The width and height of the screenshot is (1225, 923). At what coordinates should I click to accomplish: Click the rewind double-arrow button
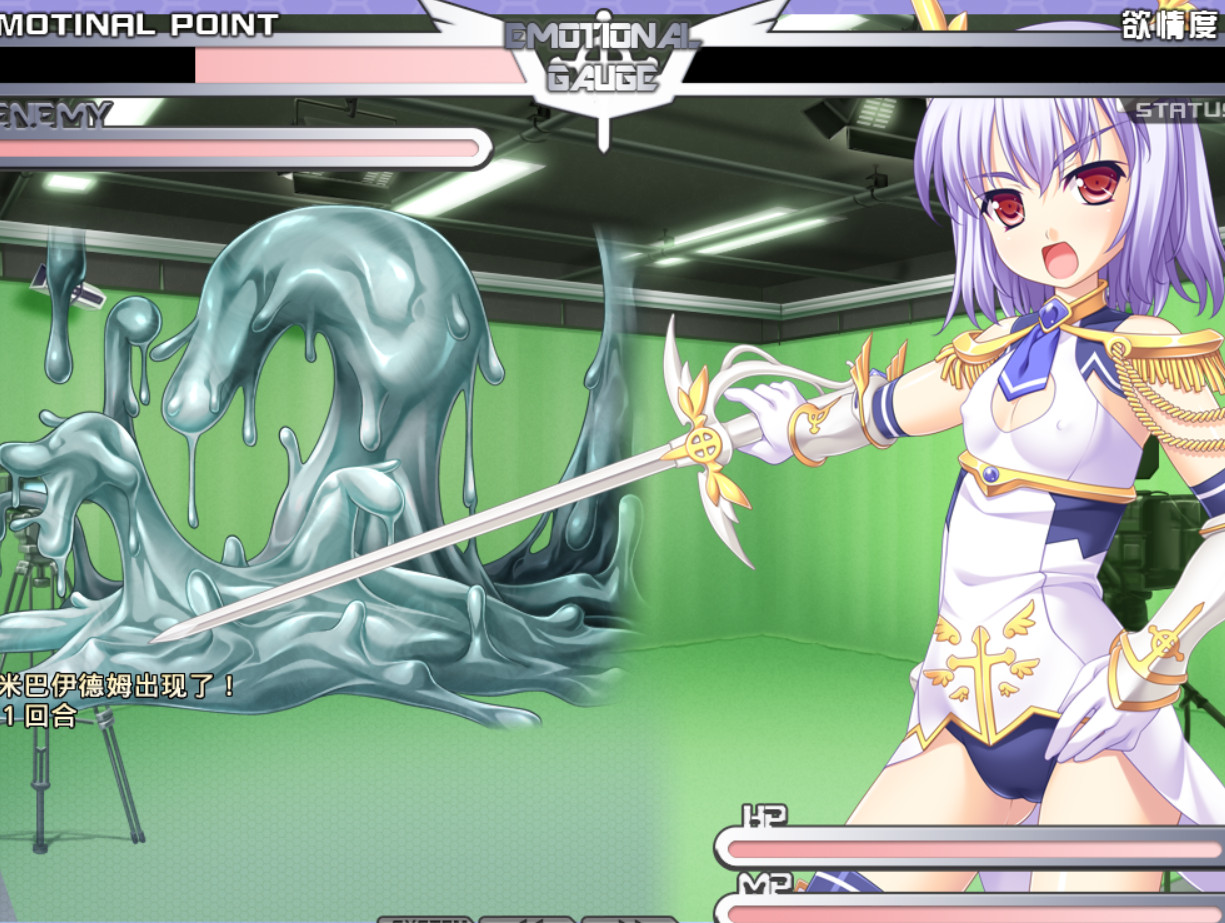coord(527,919)
